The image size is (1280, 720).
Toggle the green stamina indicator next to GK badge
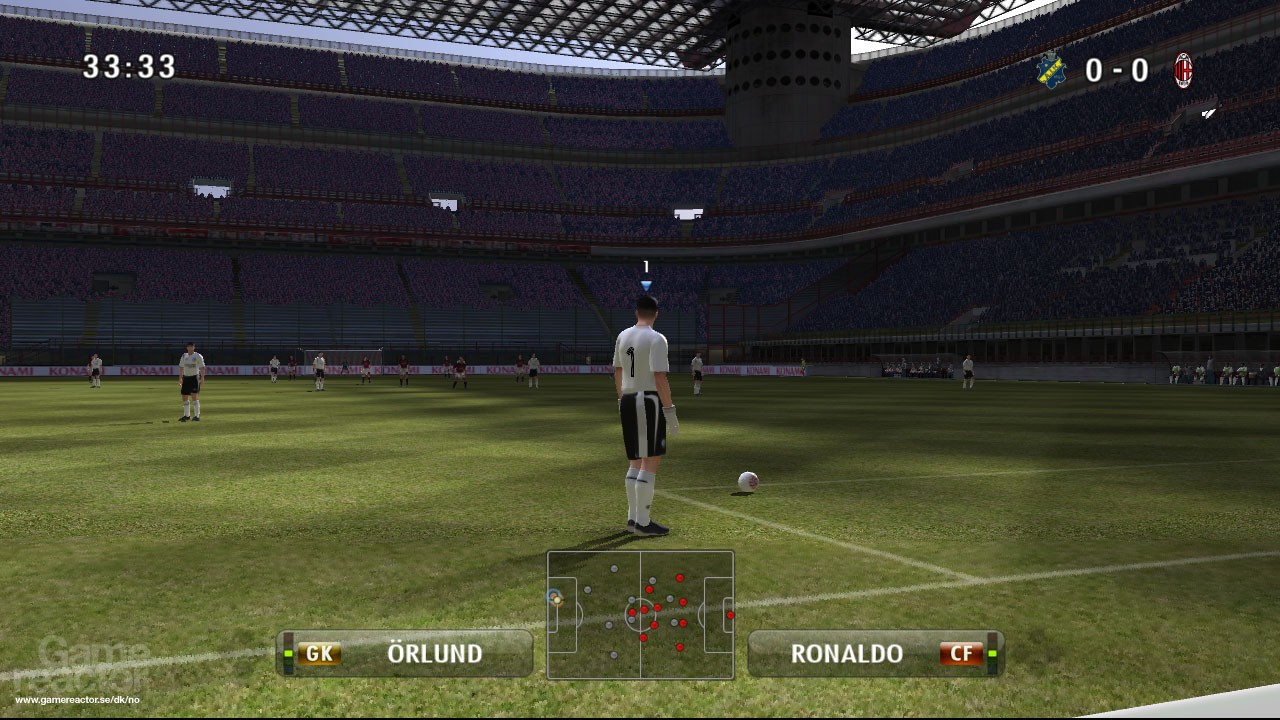coord(287,653)
